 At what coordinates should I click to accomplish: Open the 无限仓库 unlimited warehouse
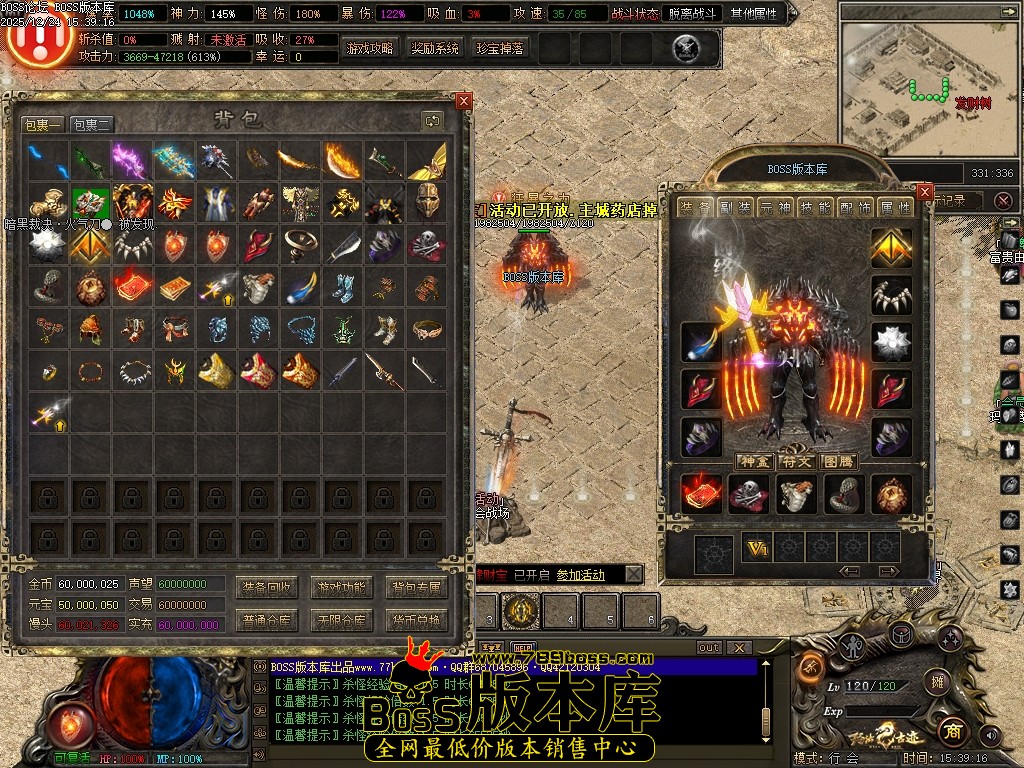341,620
